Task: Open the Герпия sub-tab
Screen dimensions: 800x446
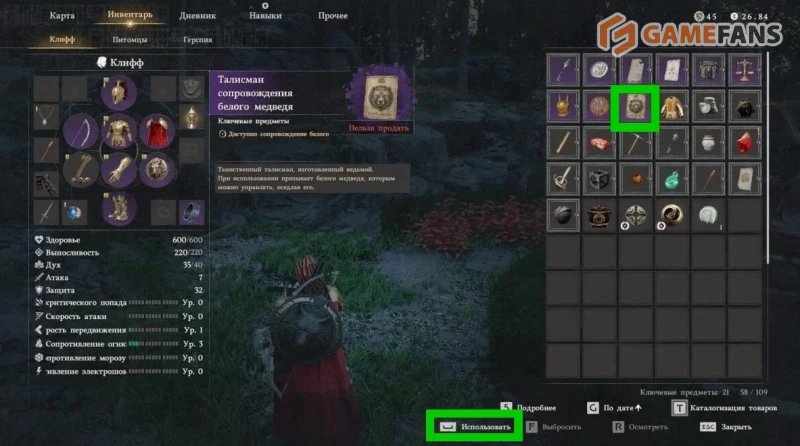Action: (x=197, y=41)
